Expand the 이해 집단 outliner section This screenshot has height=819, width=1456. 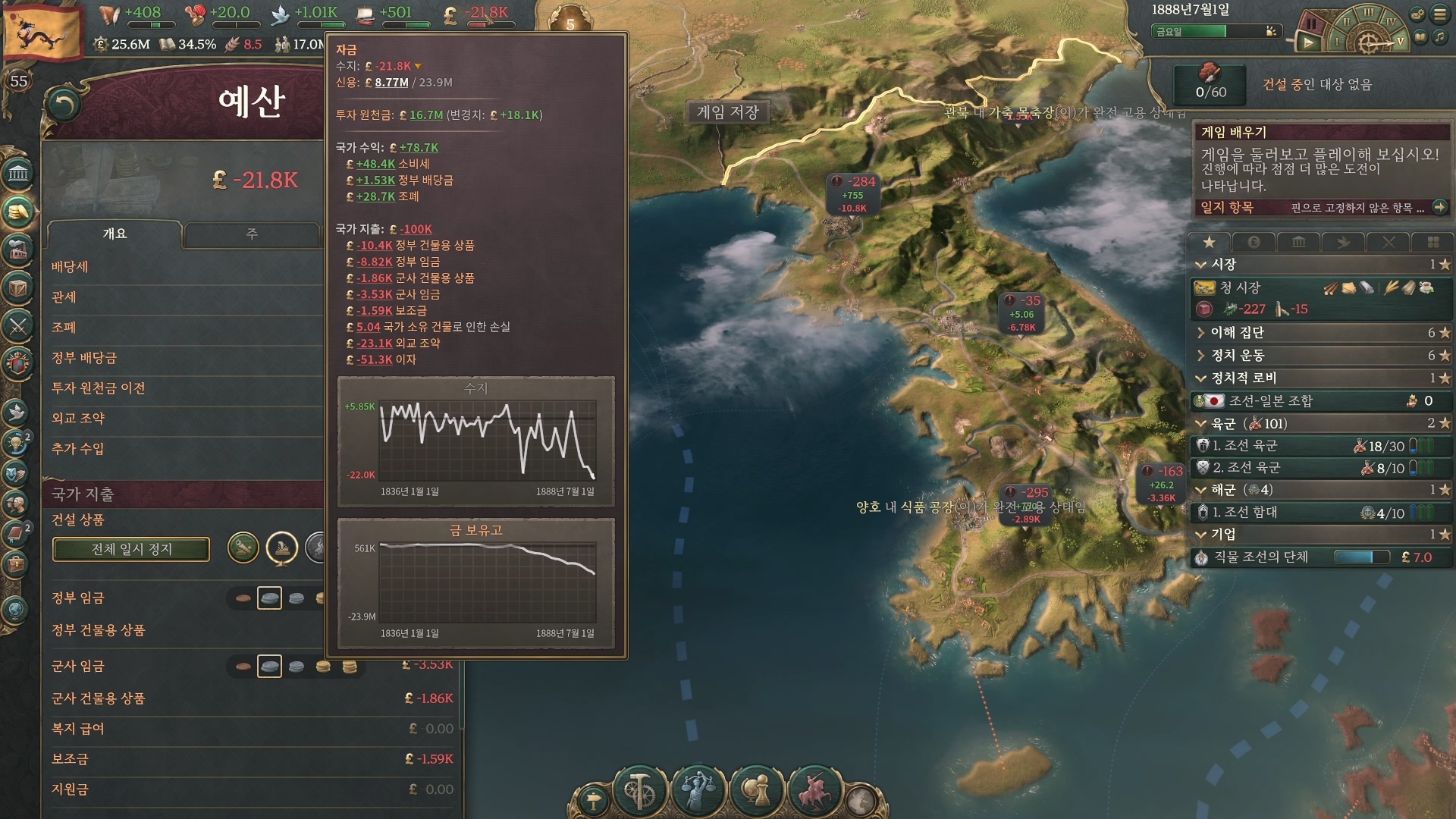[1201, 333]
